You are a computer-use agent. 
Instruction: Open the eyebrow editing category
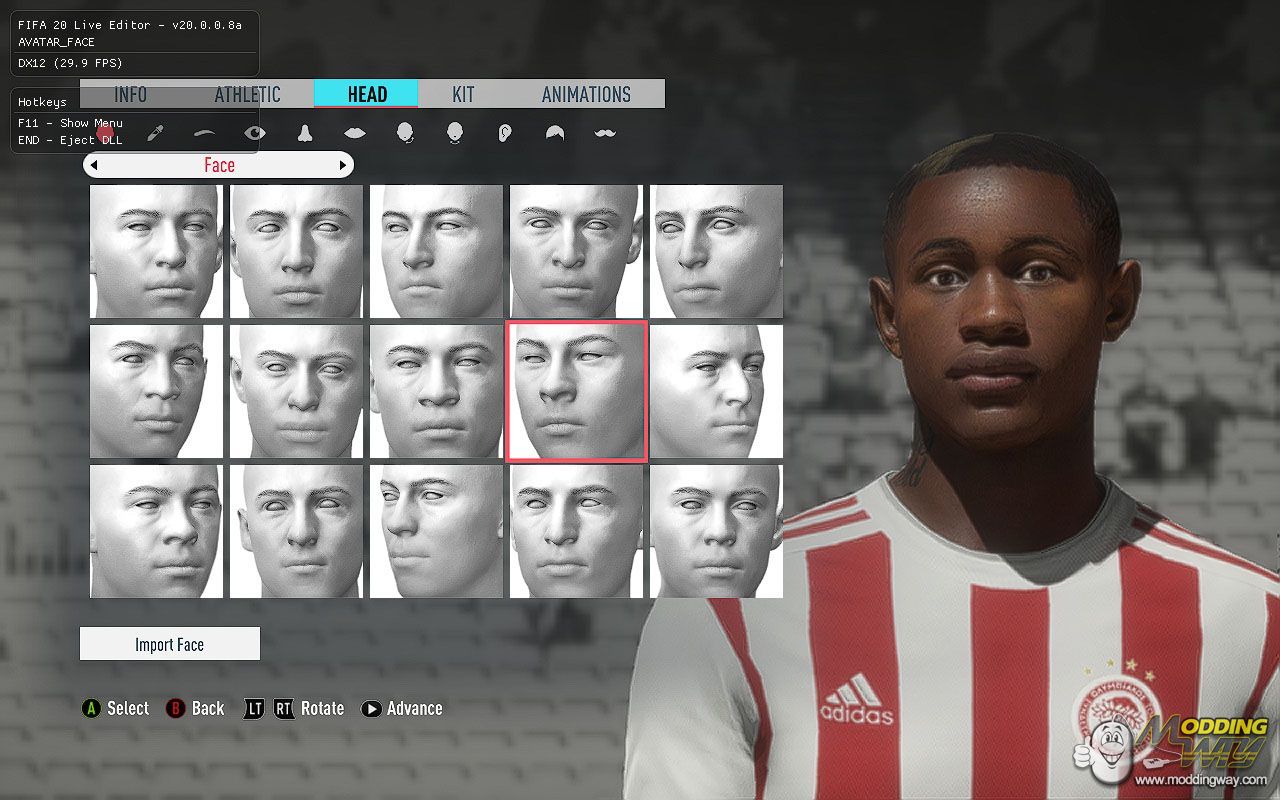[205, 133]
